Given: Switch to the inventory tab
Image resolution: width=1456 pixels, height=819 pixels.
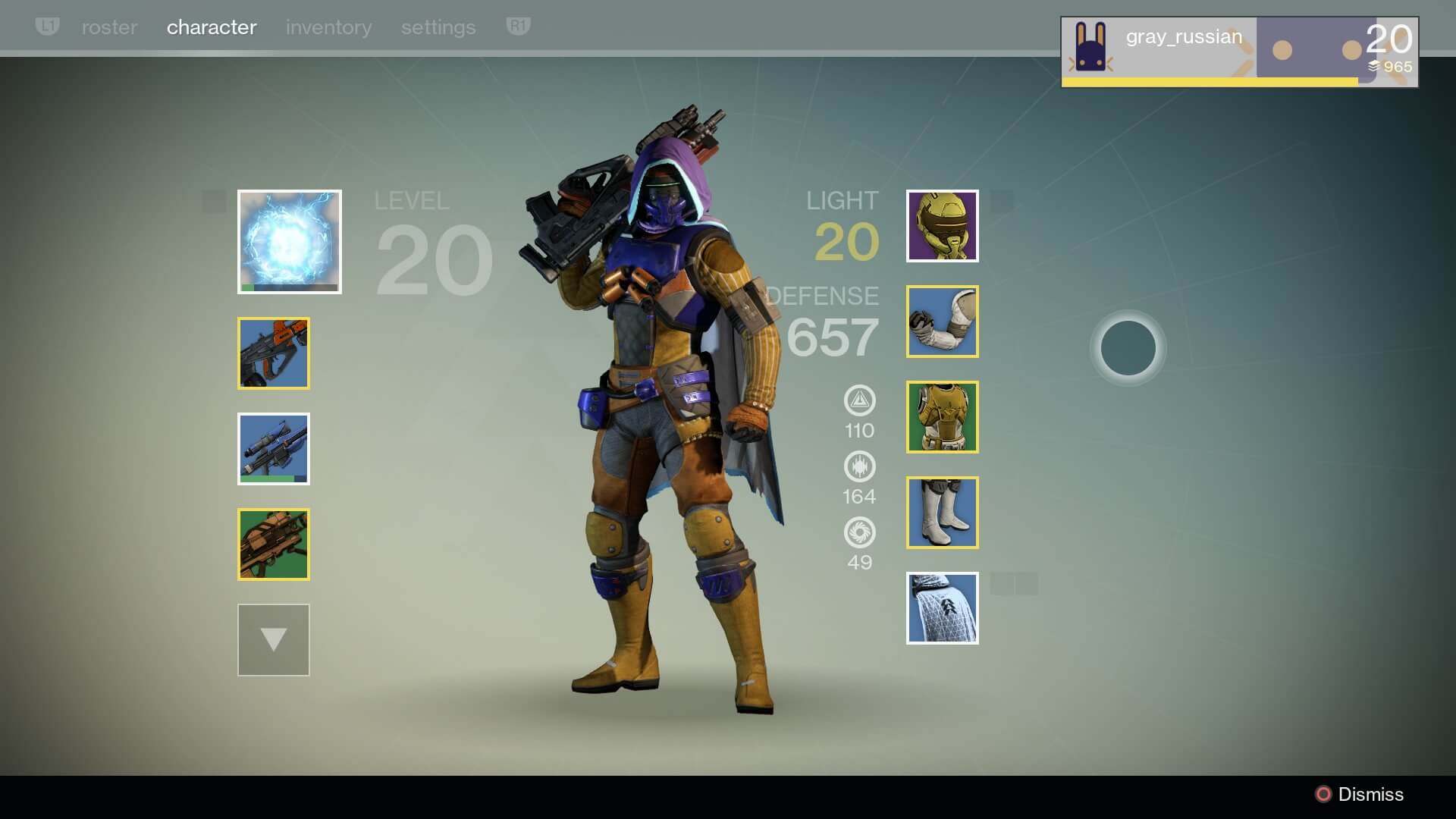Looking at the screenshot, I should point(328,27).
